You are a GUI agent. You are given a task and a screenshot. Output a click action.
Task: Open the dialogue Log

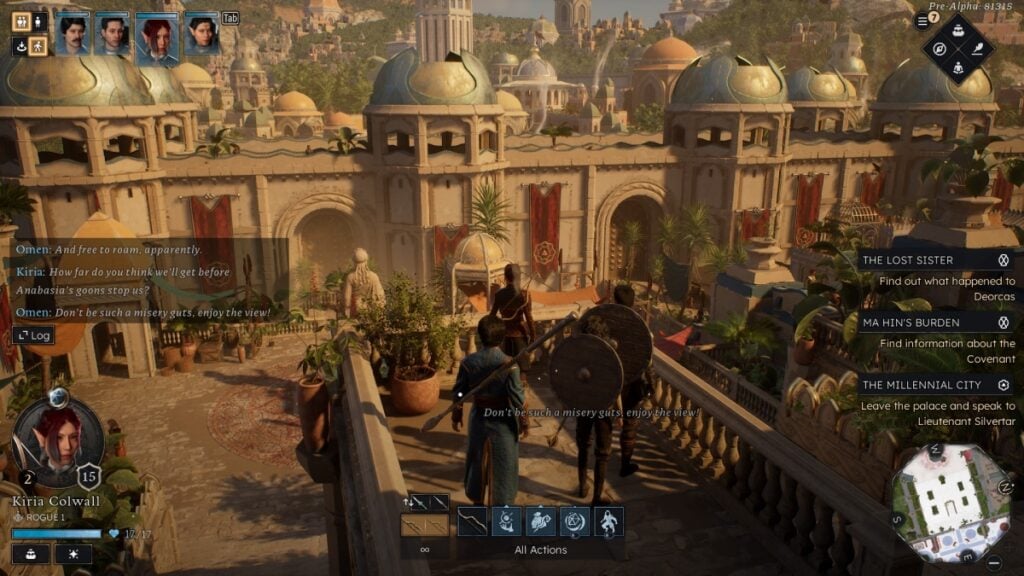click(33, 336)
